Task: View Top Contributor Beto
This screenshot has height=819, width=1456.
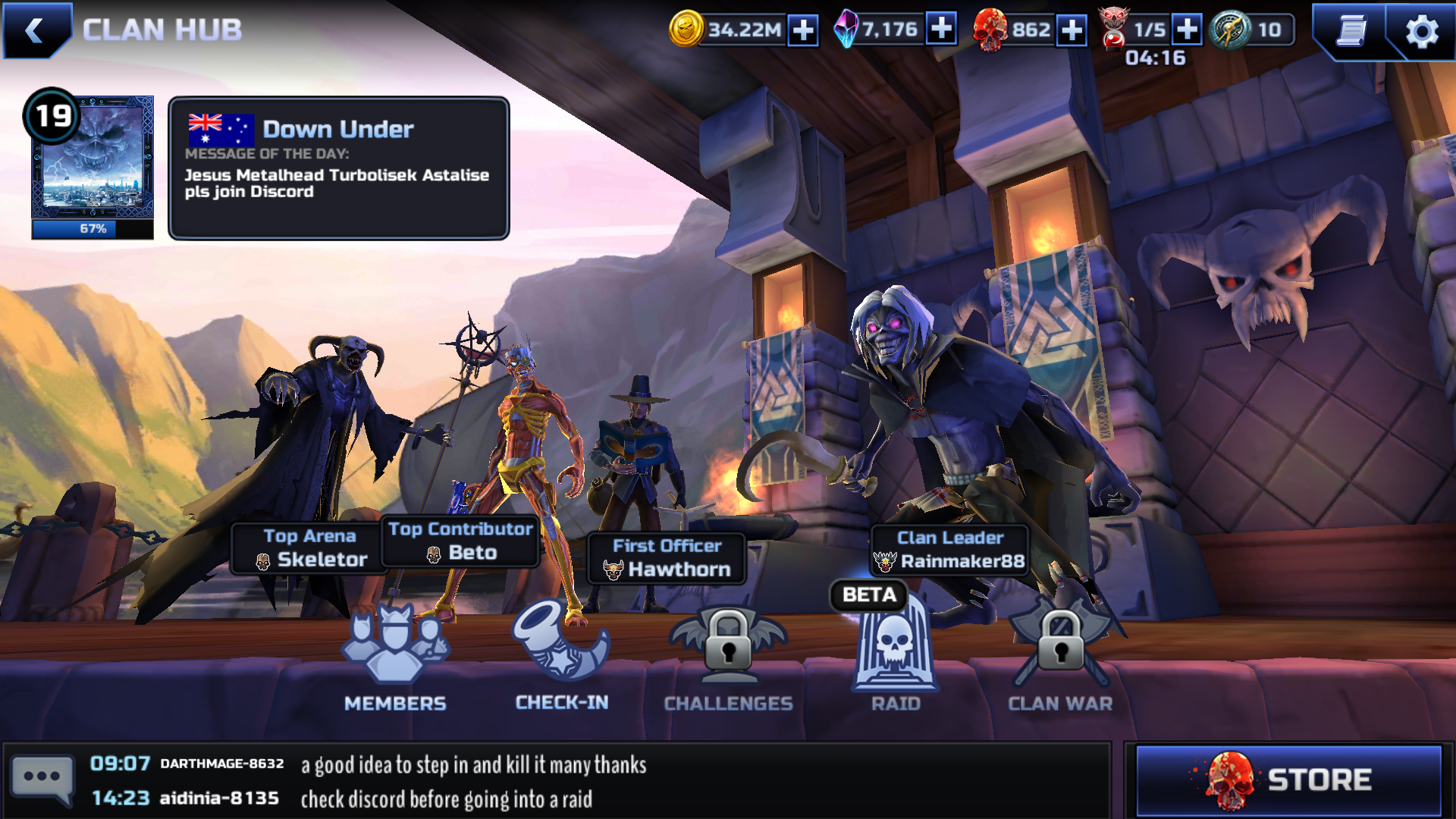Action: coord(460,541)
